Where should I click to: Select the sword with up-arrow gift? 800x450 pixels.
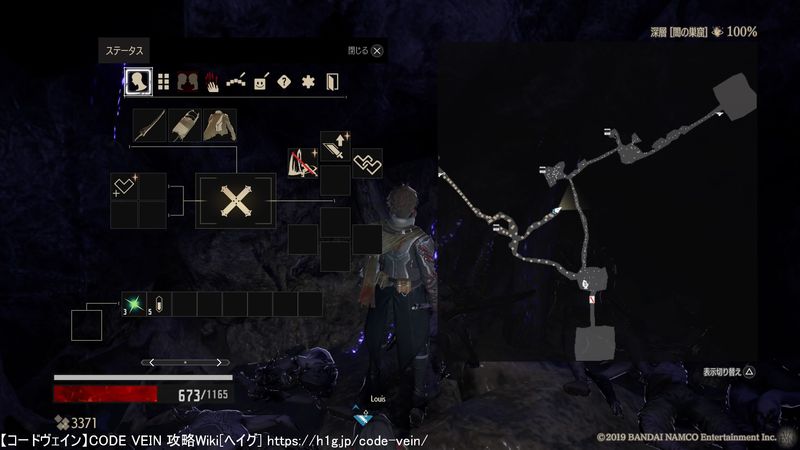pos(335,147)
